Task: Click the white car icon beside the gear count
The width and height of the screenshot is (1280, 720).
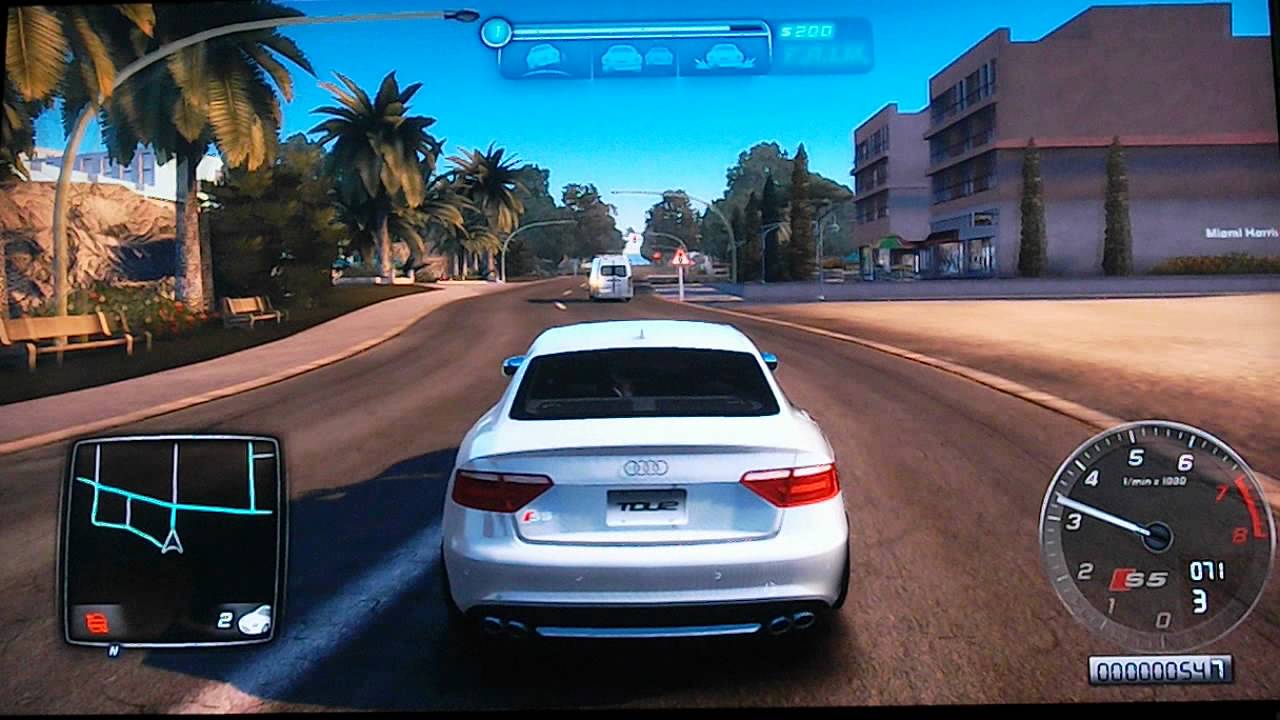Action: 252,618
